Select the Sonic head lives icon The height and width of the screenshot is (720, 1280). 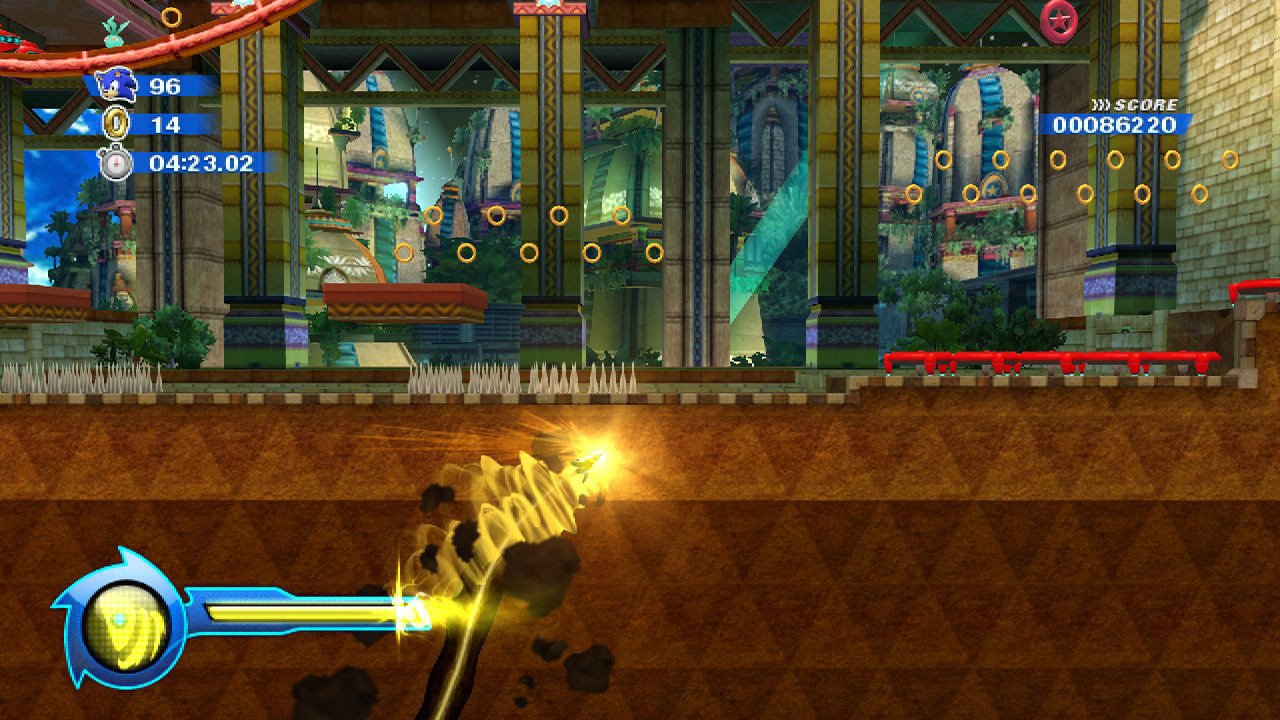tap(117, 86)
